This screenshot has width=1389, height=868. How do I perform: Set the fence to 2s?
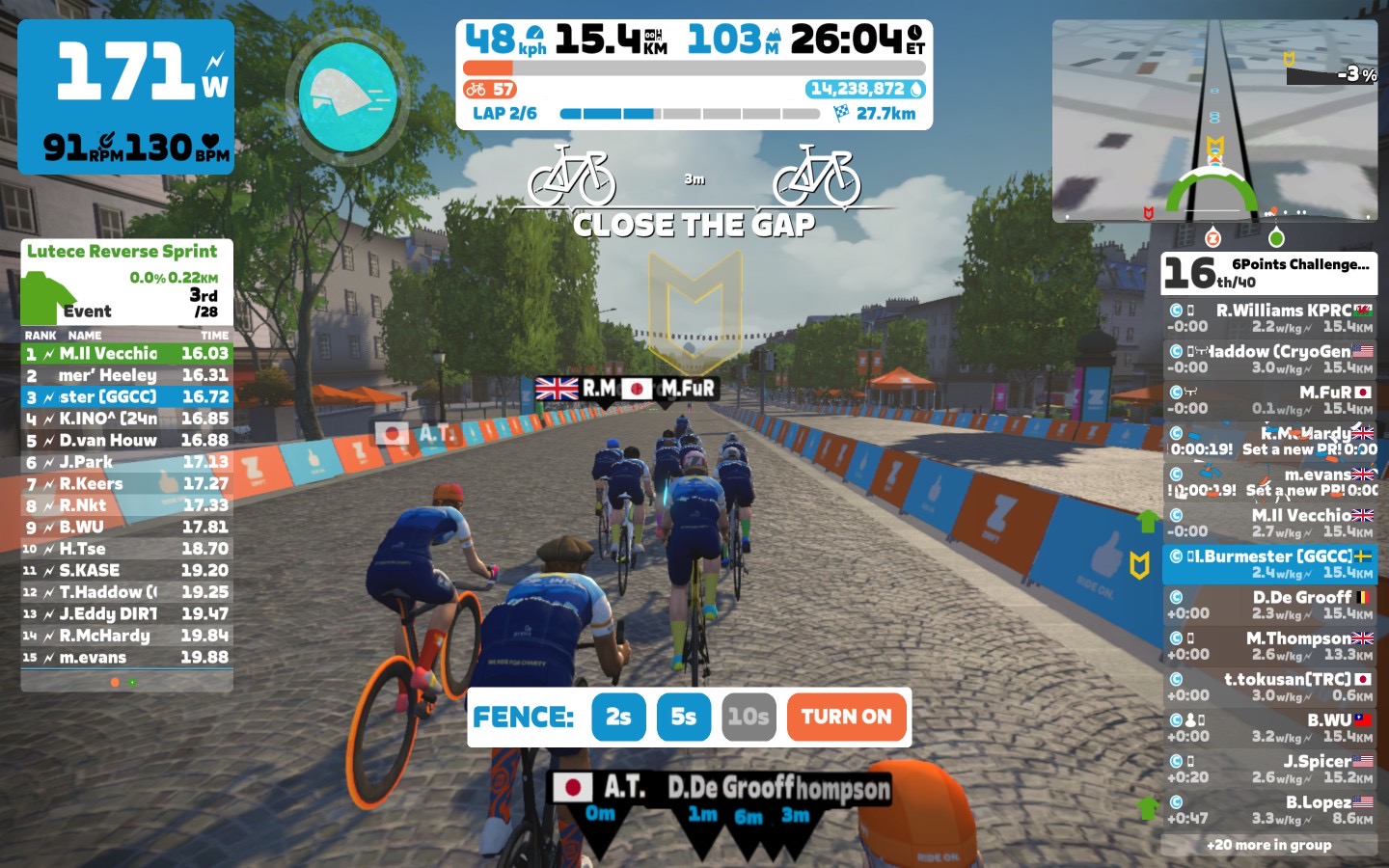[618, 717]
